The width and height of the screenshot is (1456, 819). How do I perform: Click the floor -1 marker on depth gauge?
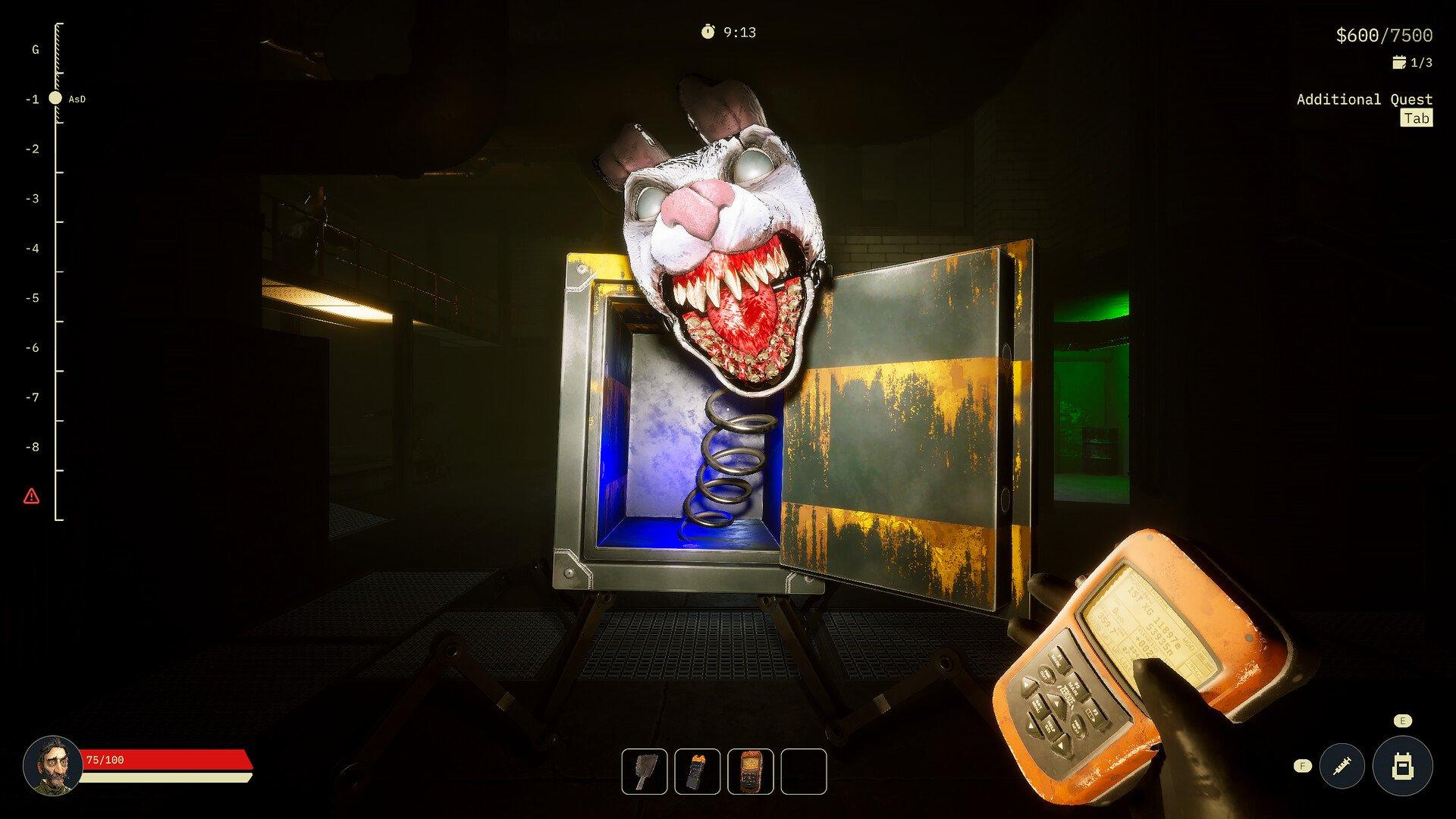(x=55, y=99)
